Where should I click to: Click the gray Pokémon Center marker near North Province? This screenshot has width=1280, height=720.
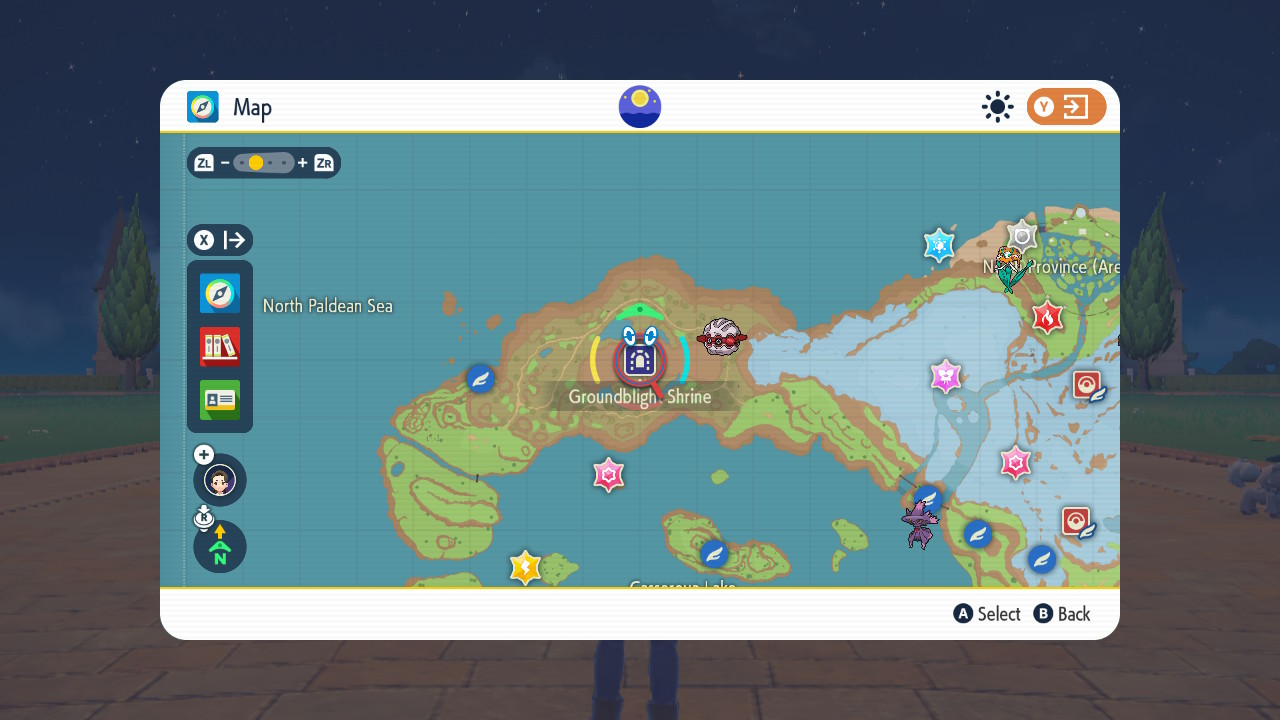point(1021,237)
